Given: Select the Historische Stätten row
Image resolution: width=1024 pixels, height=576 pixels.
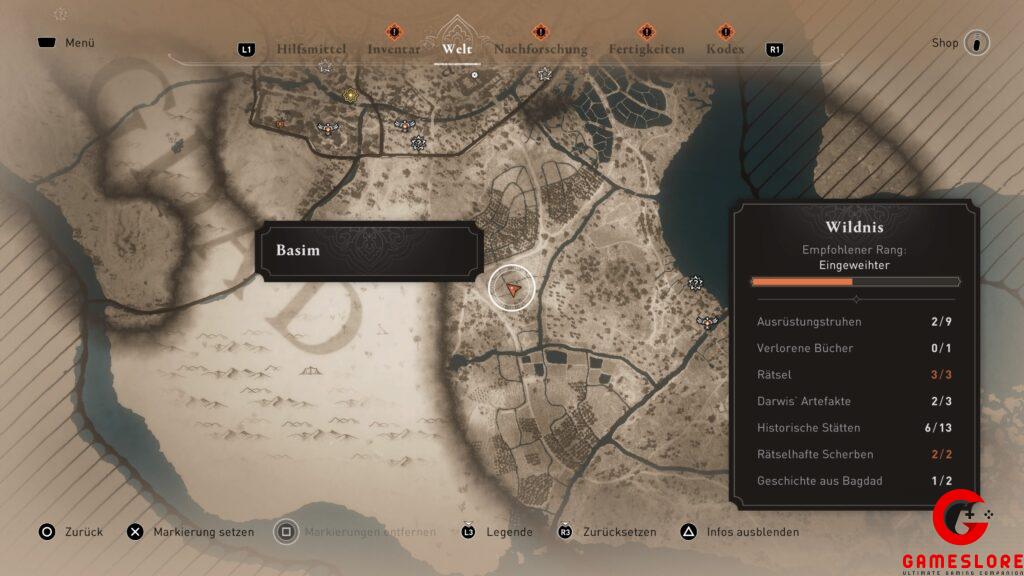Looking at the screenshot, I should pos(855,428).
